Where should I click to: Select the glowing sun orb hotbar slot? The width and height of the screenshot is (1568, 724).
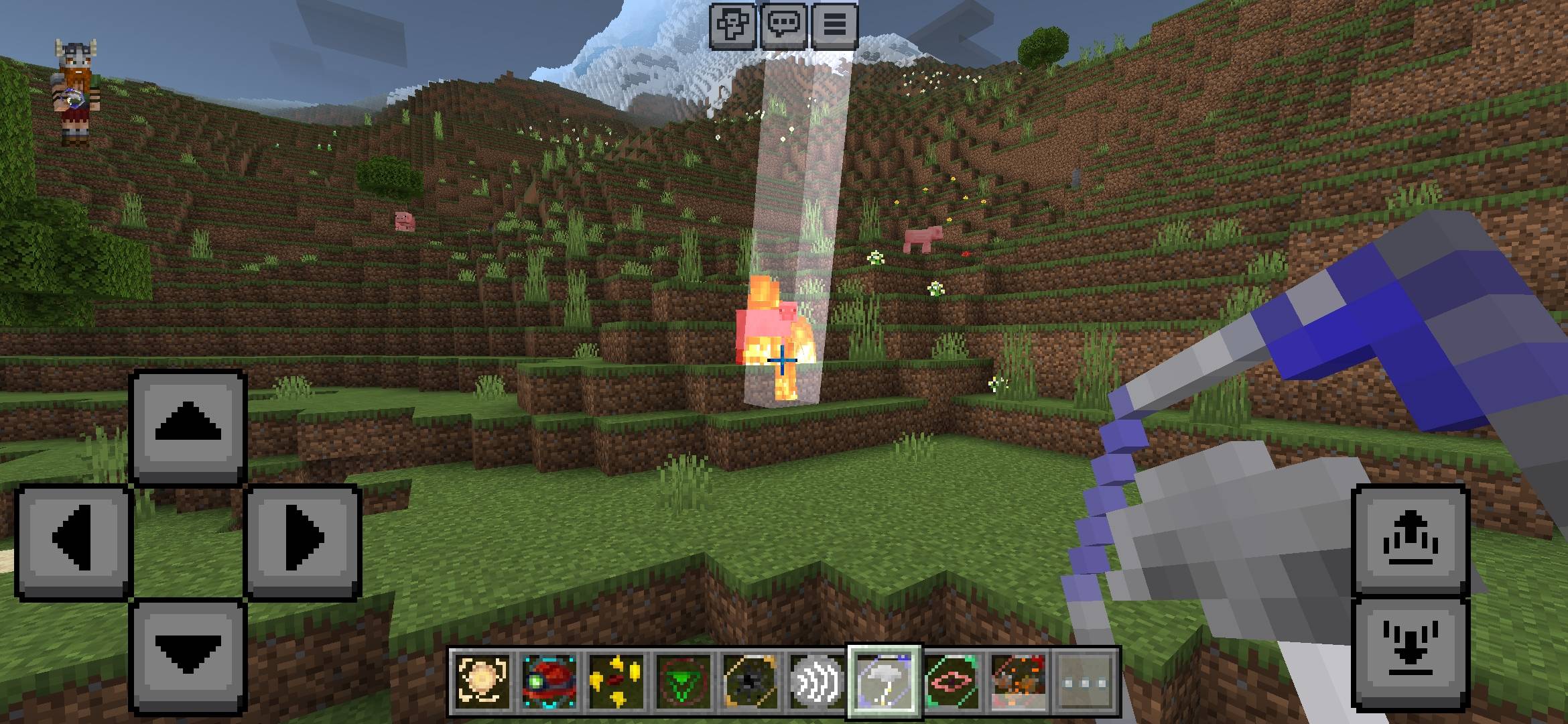[482, 681]
